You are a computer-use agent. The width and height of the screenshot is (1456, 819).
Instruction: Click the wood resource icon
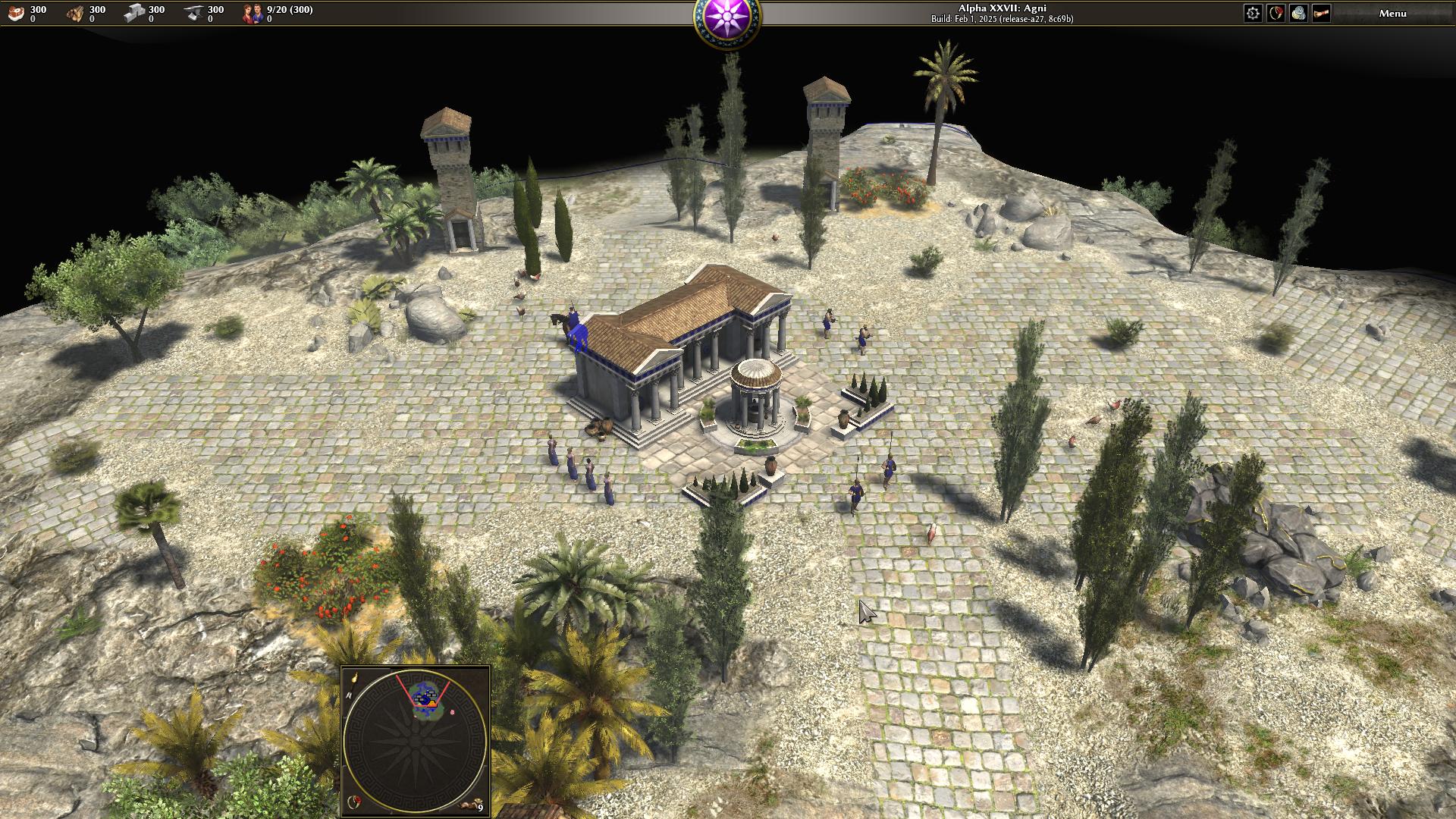coord(75,13)
